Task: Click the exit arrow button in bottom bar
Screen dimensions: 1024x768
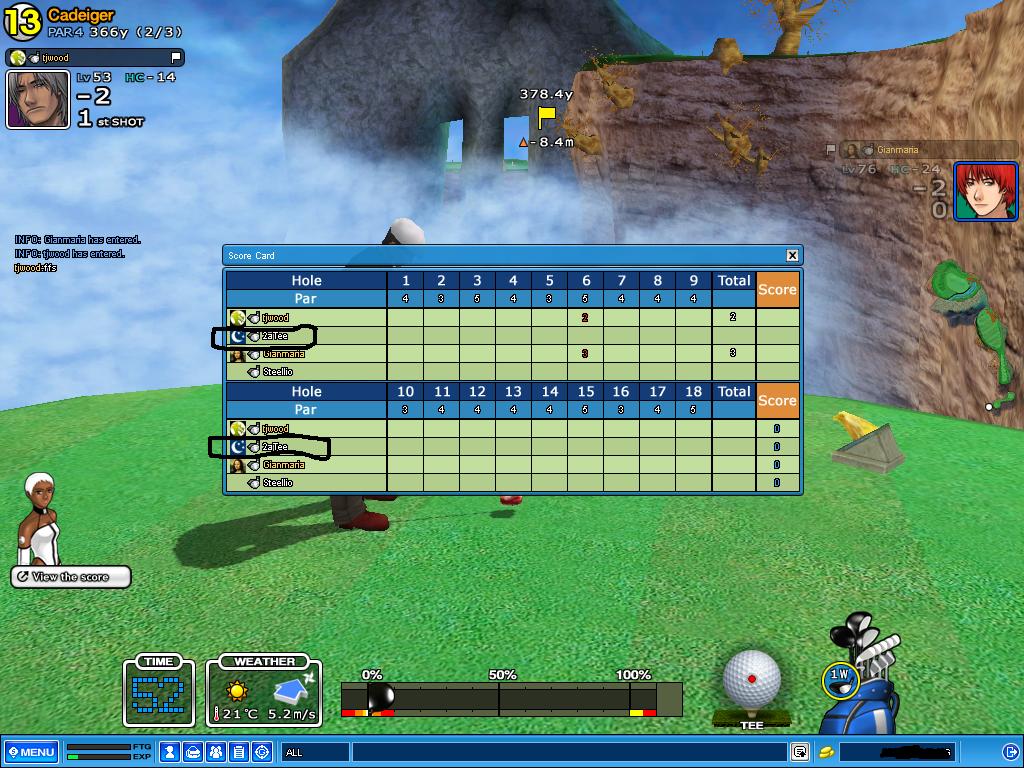Action: point(1011,752)
